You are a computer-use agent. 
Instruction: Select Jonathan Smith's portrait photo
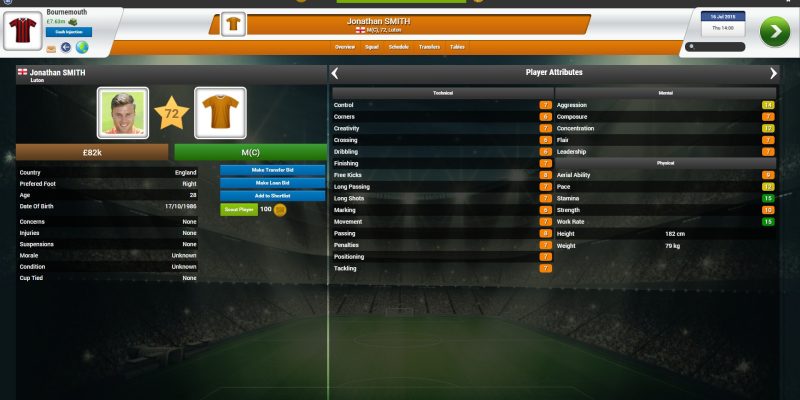coord(123,113)
